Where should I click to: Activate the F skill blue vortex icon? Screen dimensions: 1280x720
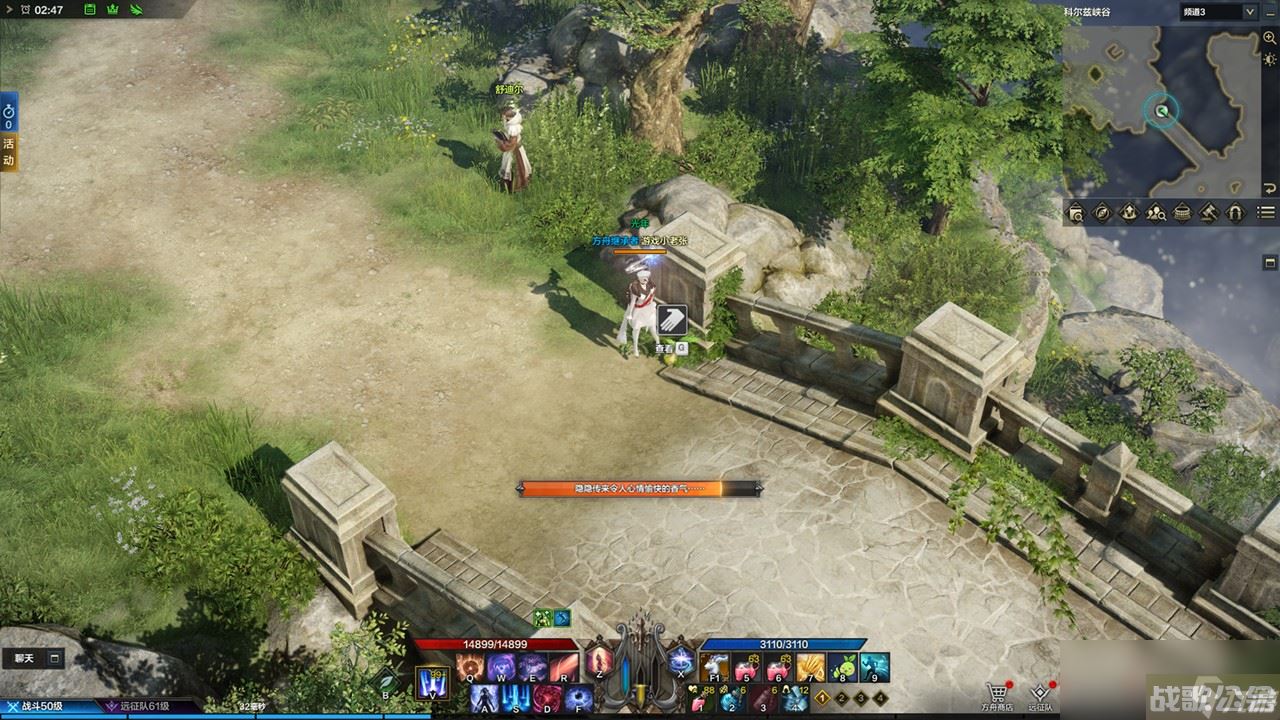577,697
